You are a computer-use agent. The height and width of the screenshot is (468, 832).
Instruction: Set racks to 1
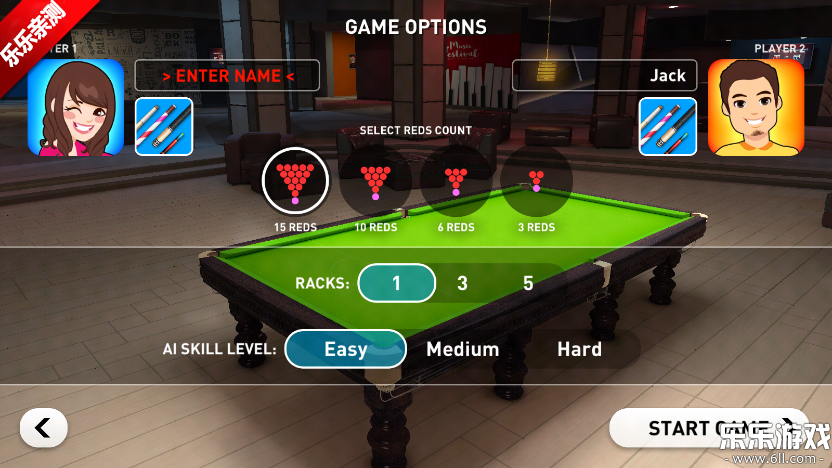[x=396, y=283]
